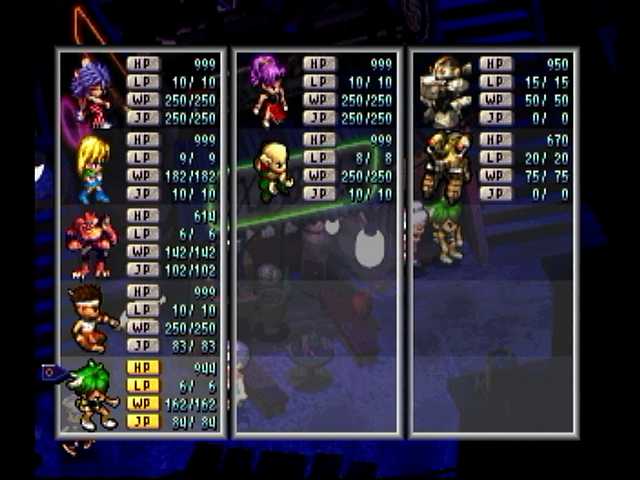Select the highlighted green-haired character
Image resolution: width=640 pixels, height=480 pixels.
[92, 394]
